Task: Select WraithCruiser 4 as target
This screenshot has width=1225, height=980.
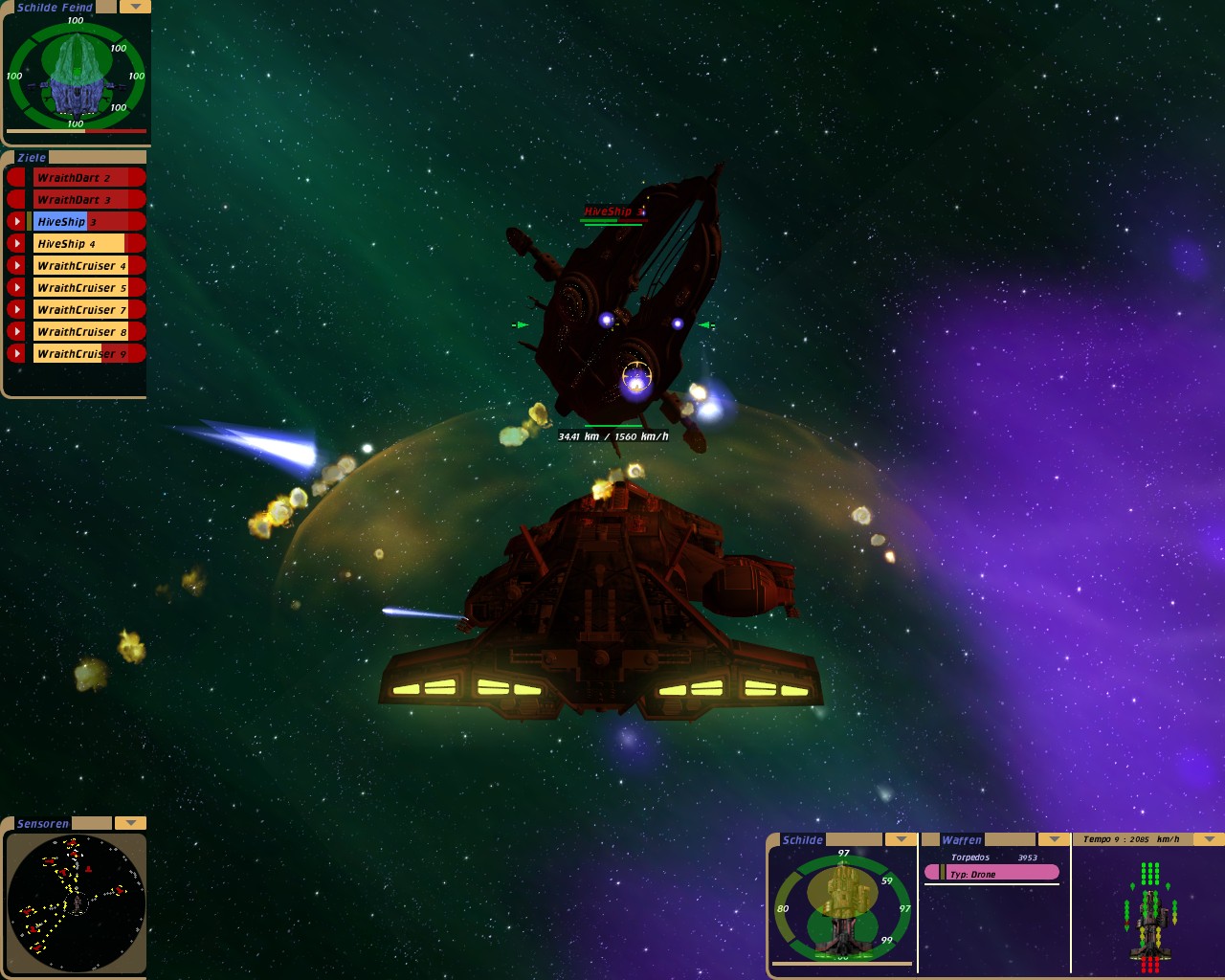Action: pyautogui.click(x=86, y=266)
